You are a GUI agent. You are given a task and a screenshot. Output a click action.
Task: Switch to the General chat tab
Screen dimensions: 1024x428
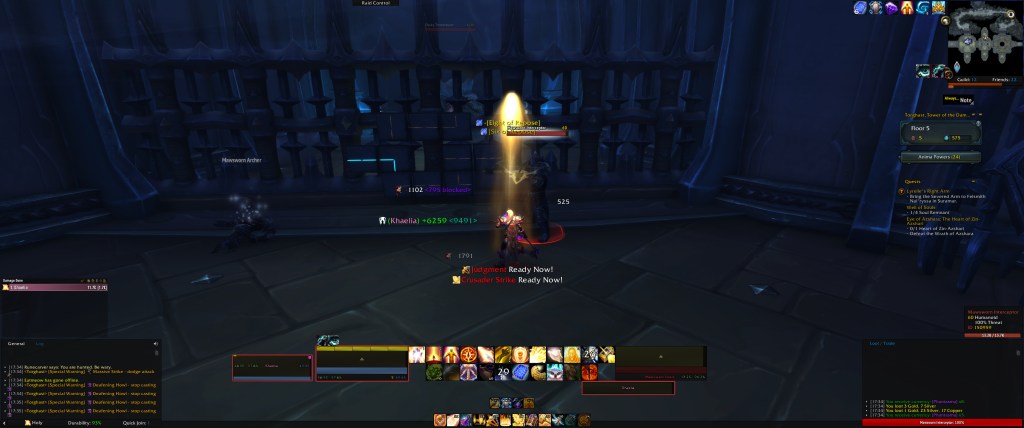click(x=16, y=343)
